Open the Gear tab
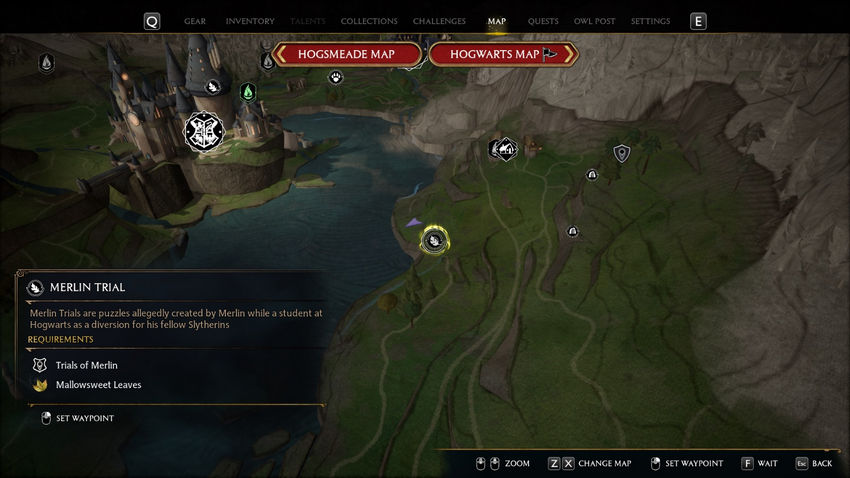Viewport: 850px width, 478px height. coord(195,21)
